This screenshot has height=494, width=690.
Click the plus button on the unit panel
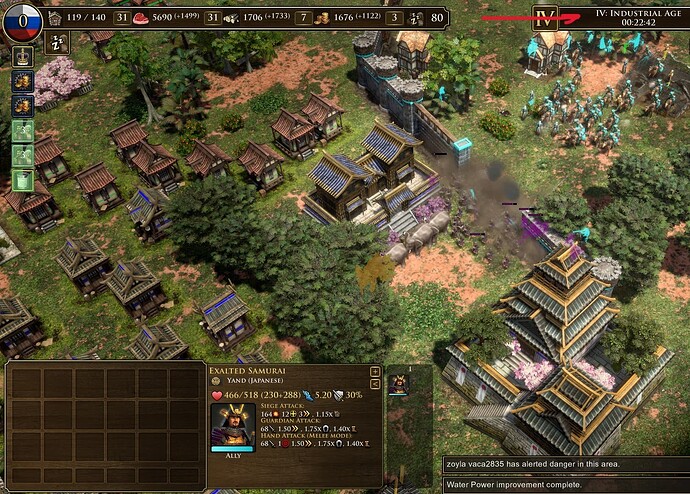pos(375,371)
